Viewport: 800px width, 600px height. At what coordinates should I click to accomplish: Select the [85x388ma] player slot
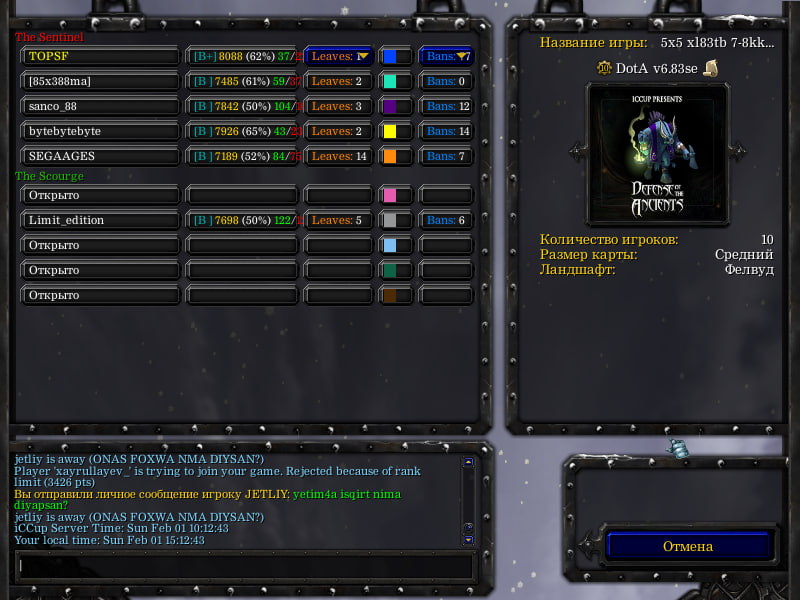99,81
